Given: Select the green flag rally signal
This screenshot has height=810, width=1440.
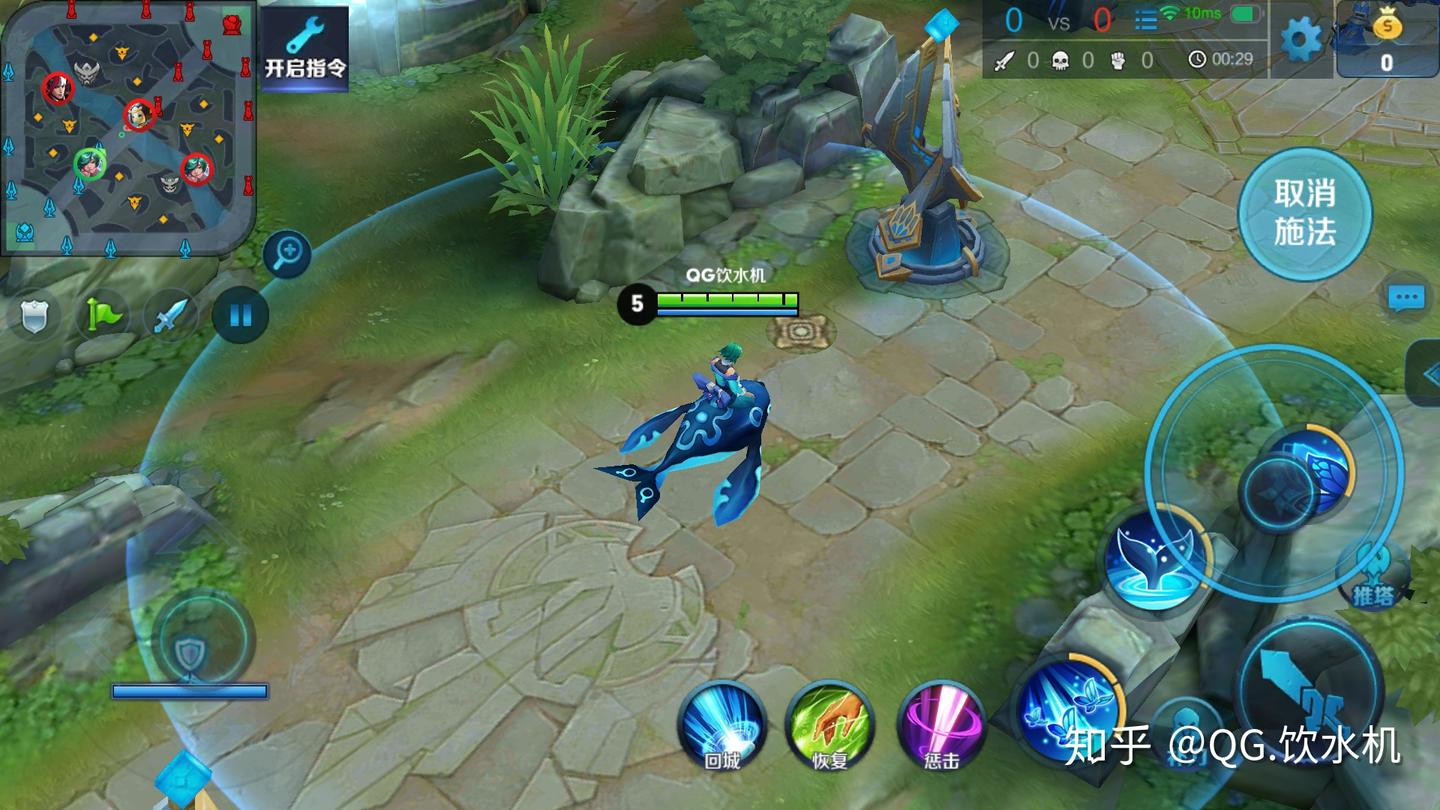Looking at the screenshot, I should [102, 316].
